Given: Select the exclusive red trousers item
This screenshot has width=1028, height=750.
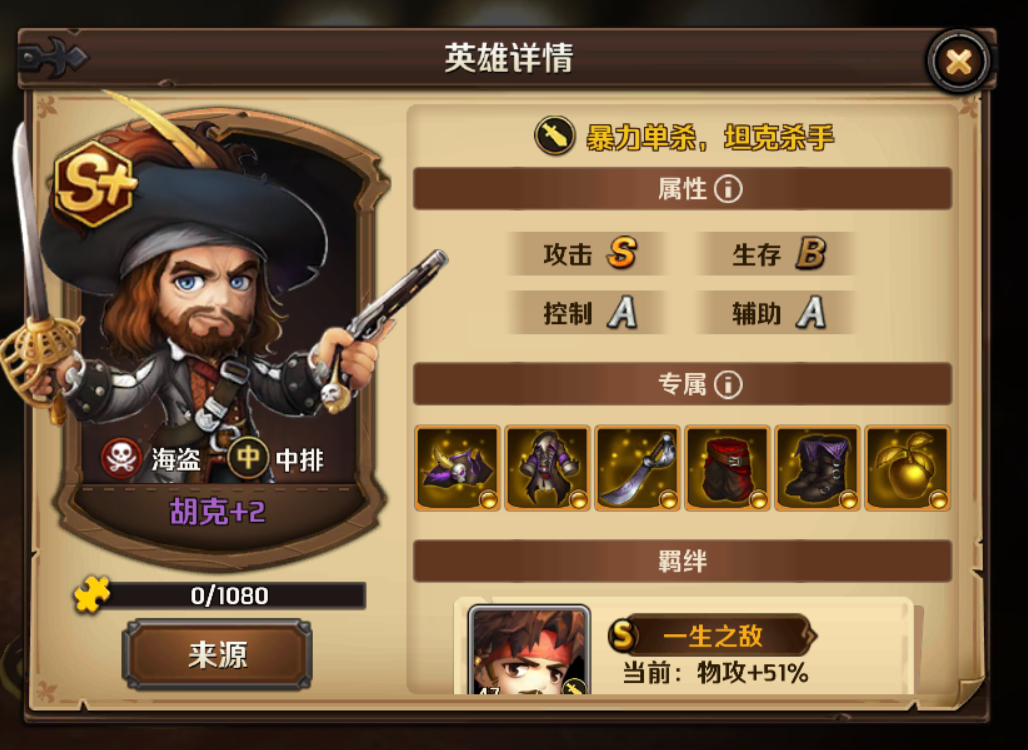Looking at the screenshot, I should 728,468.
